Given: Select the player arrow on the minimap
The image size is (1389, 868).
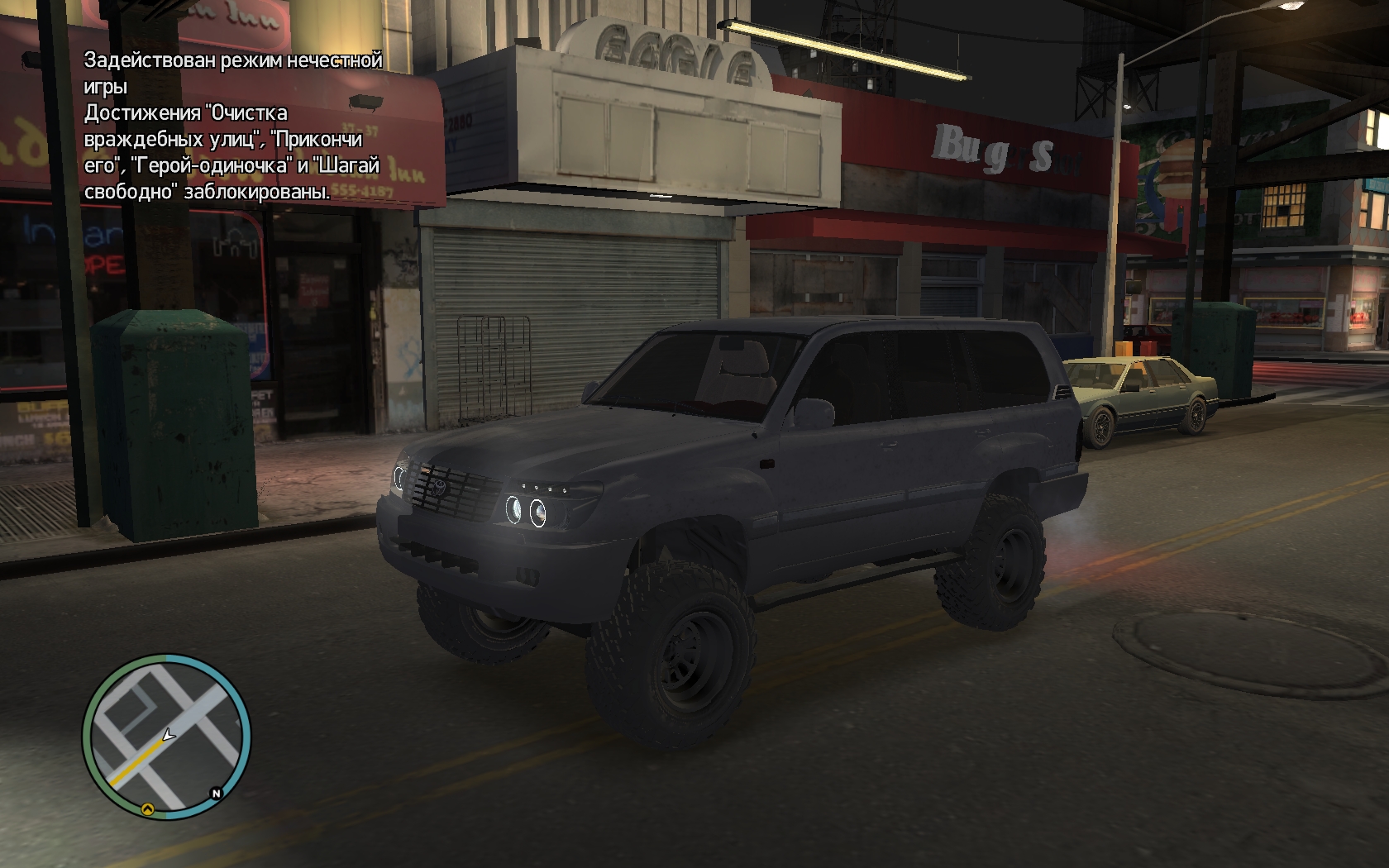Looking at the screenshot, I should [168, 735].
